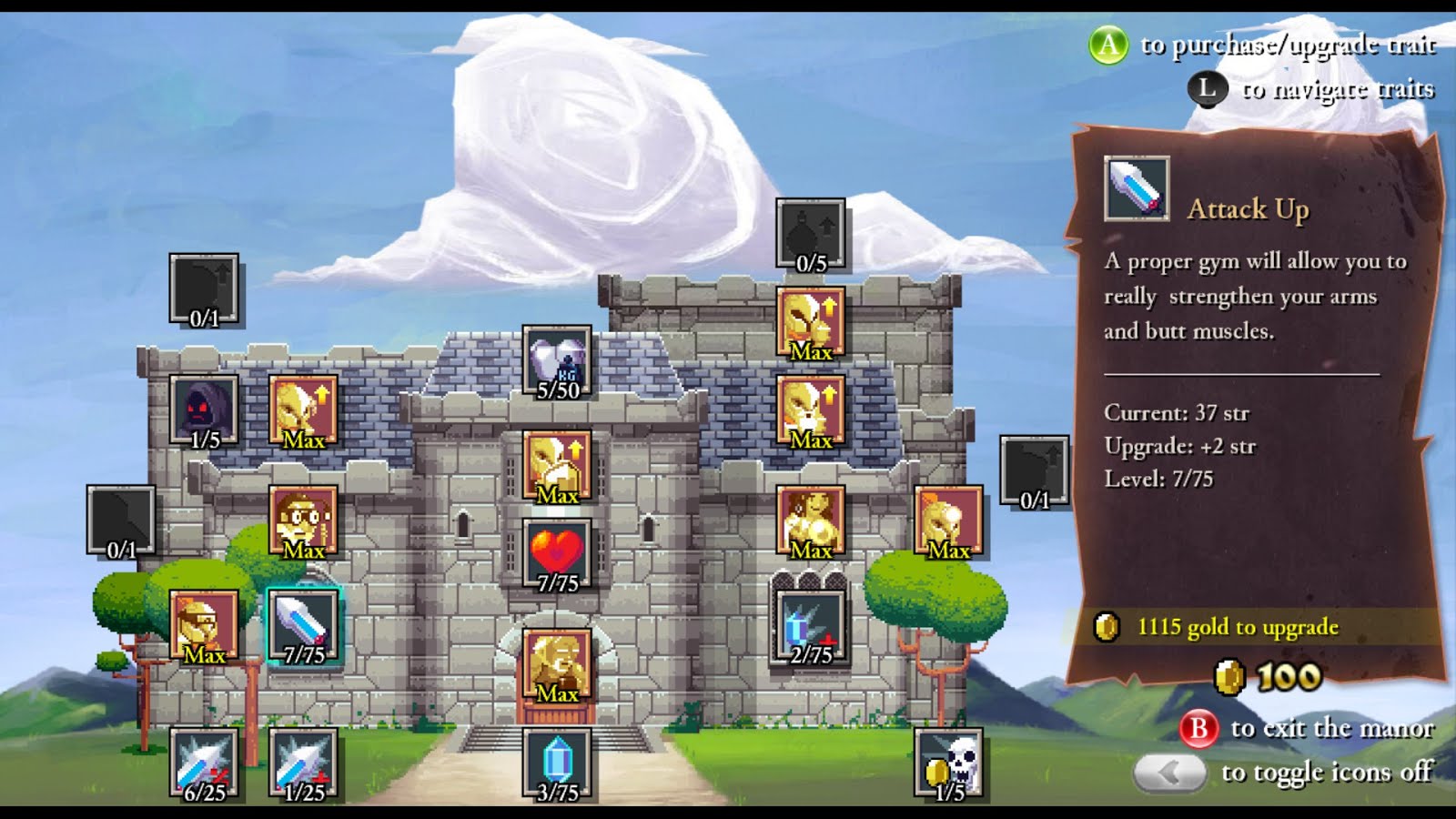Image resolution: width=1456 pixels, height=819 pixels.
Task: Choose the potion trait at level 0/5
Action: pyautogui.click(x=810, y=234)
